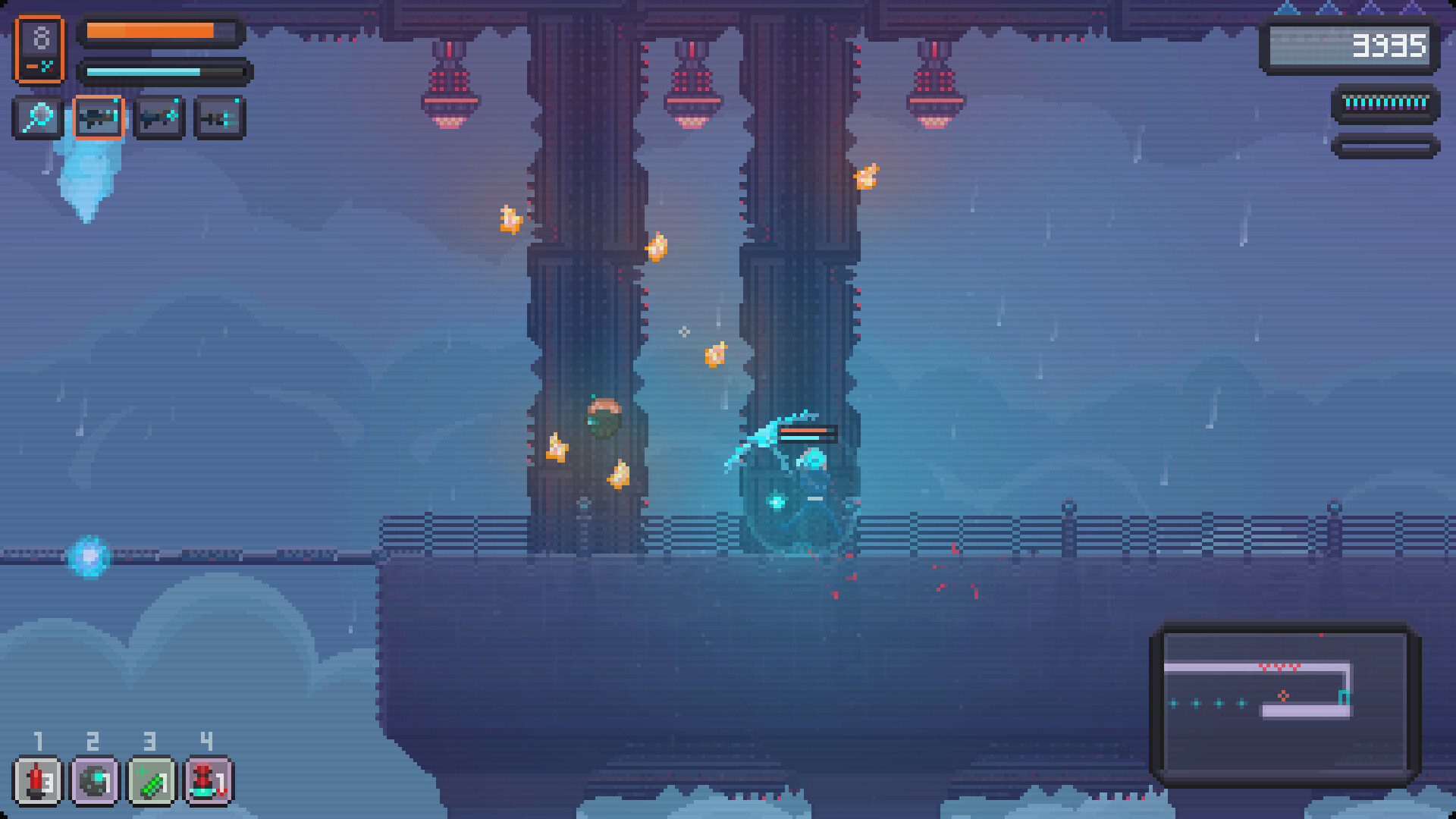Image resolution: width=1456 pixels, height=819 pixels.
Task: Click the level 8 character badge
Action: click(x=39, y=49)
